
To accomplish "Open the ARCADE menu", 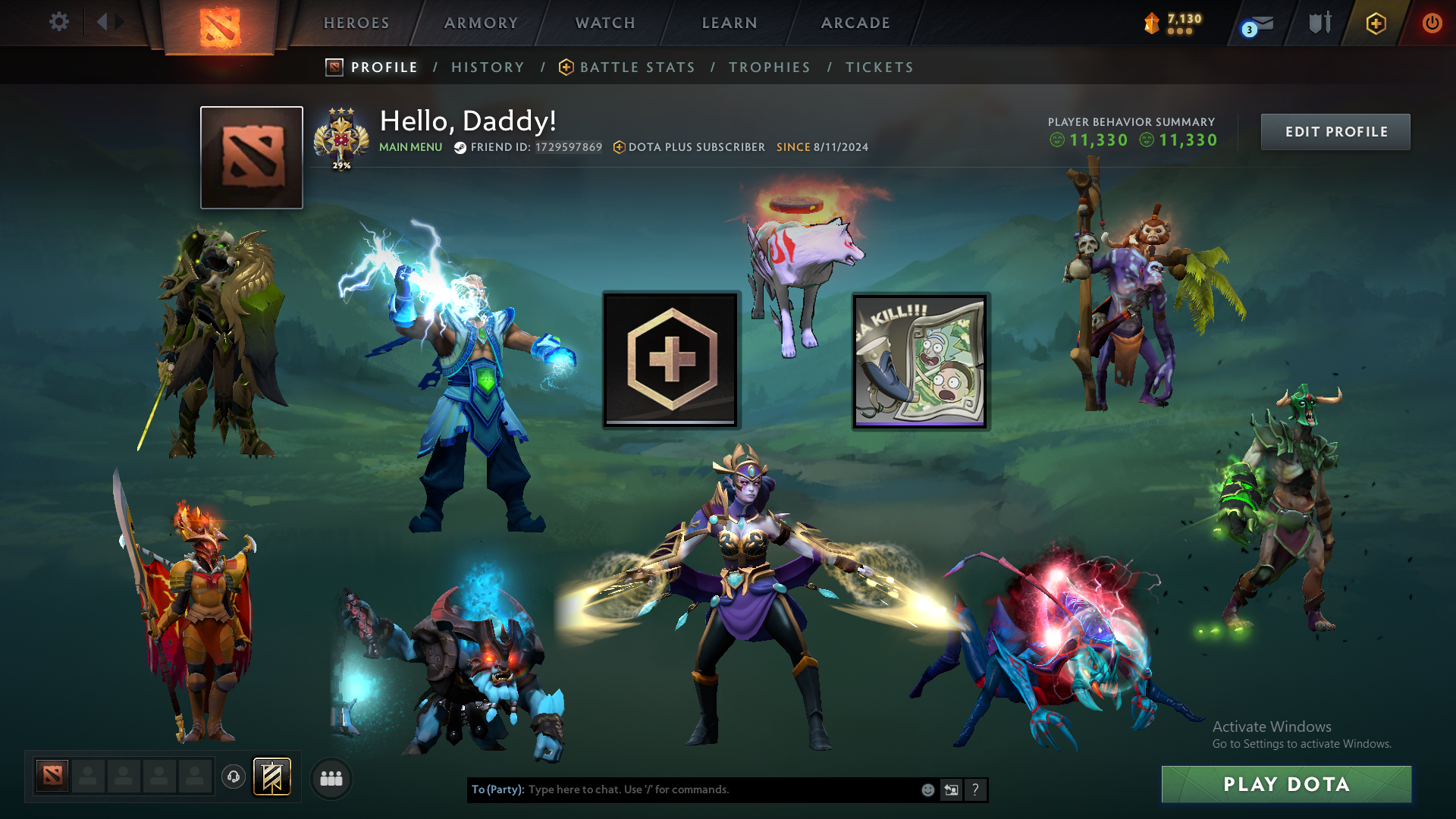I will click(855, 23).
